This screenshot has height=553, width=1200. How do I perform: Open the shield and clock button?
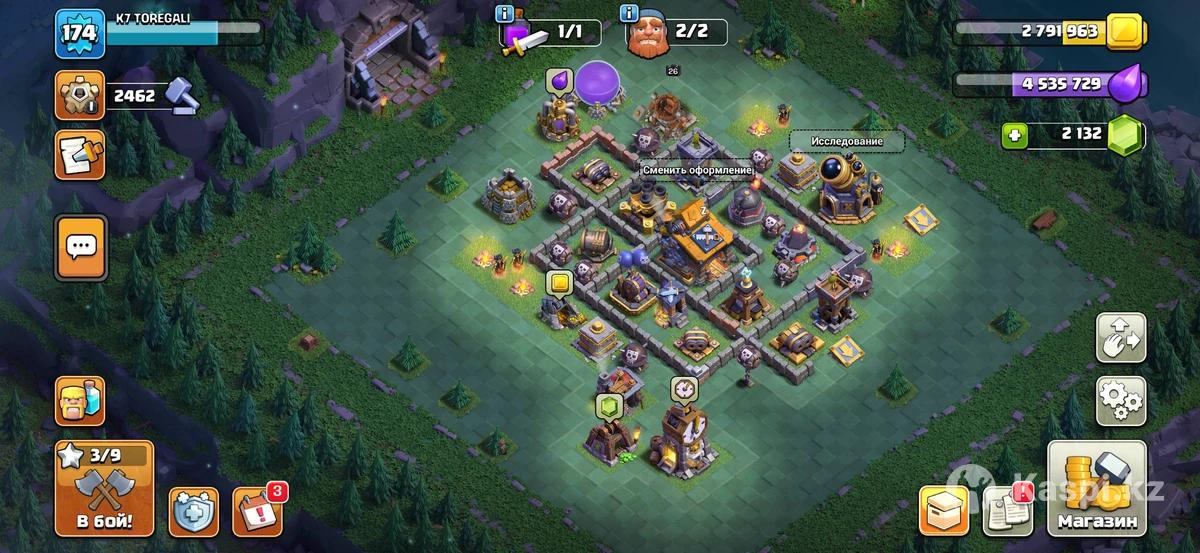click(194, 512)
